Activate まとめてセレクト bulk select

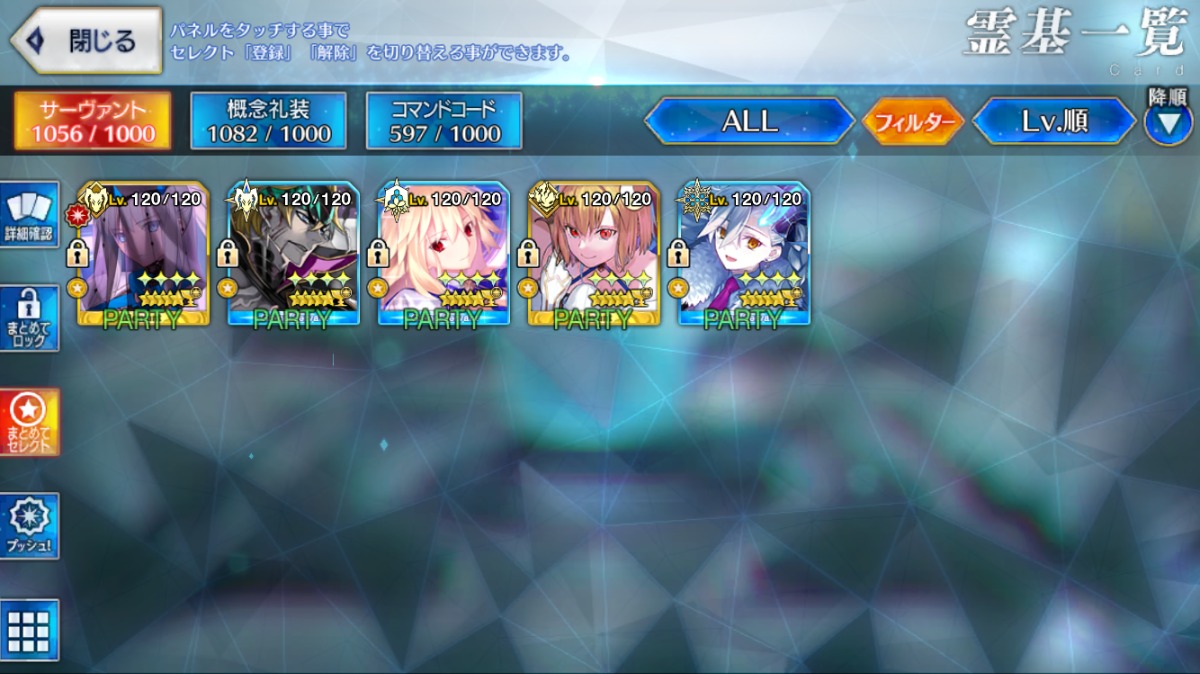pyautogui.click(x=30, y=422)
